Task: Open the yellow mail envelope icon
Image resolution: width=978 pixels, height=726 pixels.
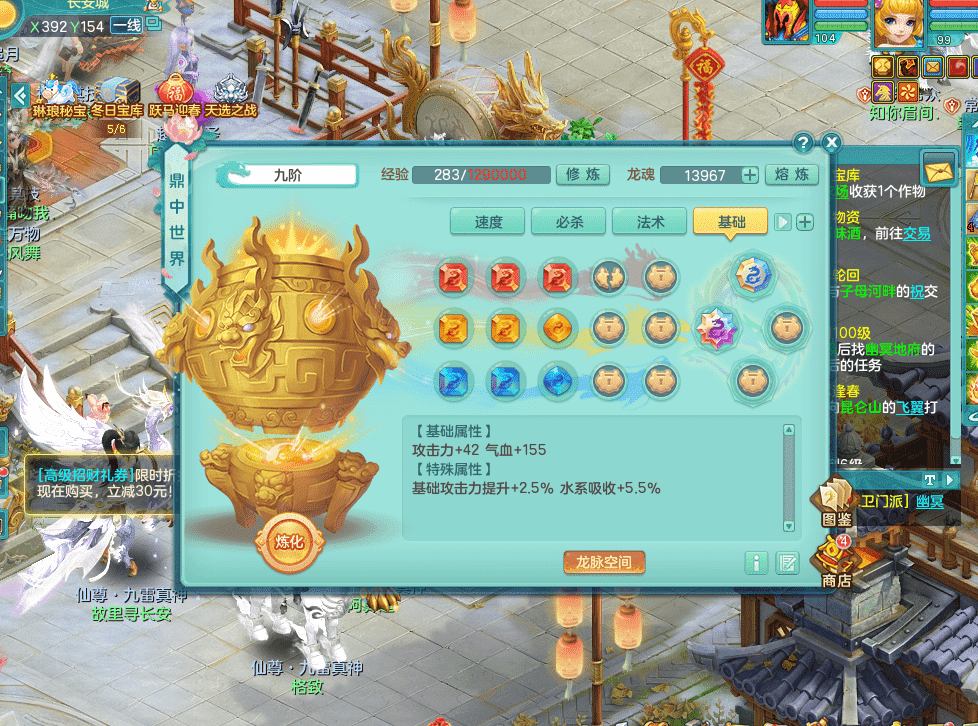Action: 940,170
